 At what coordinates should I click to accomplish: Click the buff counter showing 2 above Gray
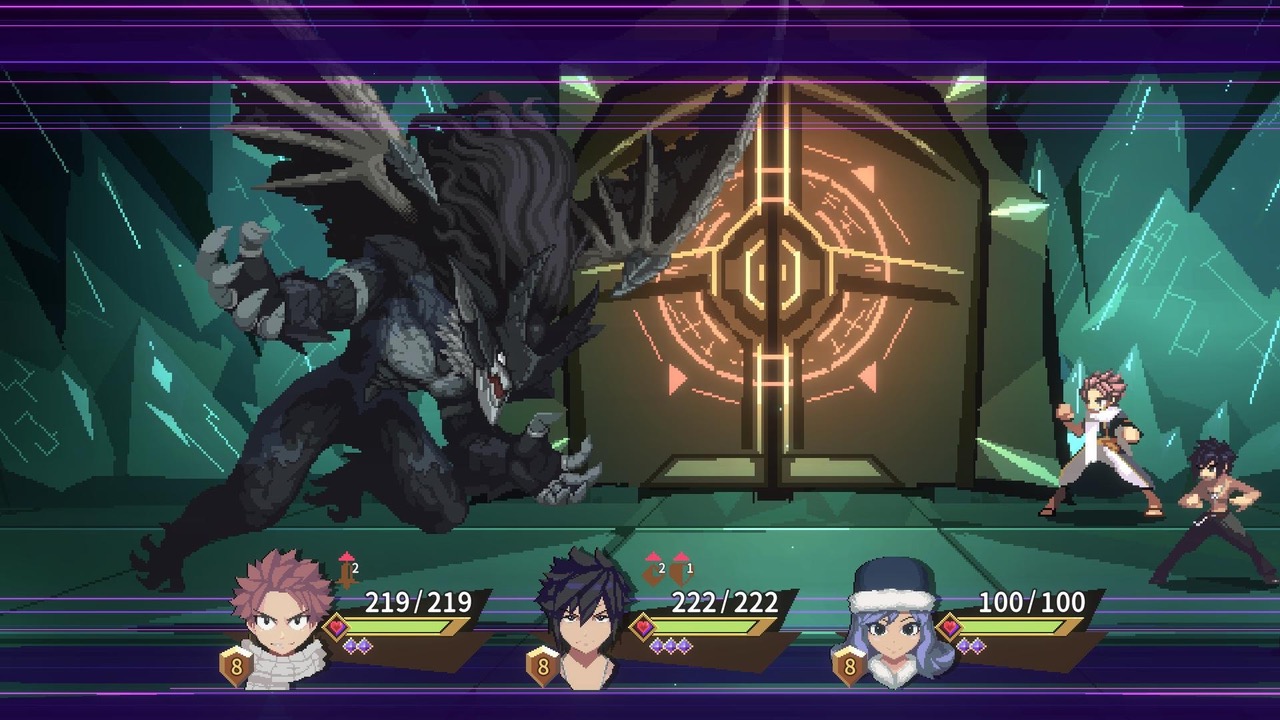click(661, 568)
